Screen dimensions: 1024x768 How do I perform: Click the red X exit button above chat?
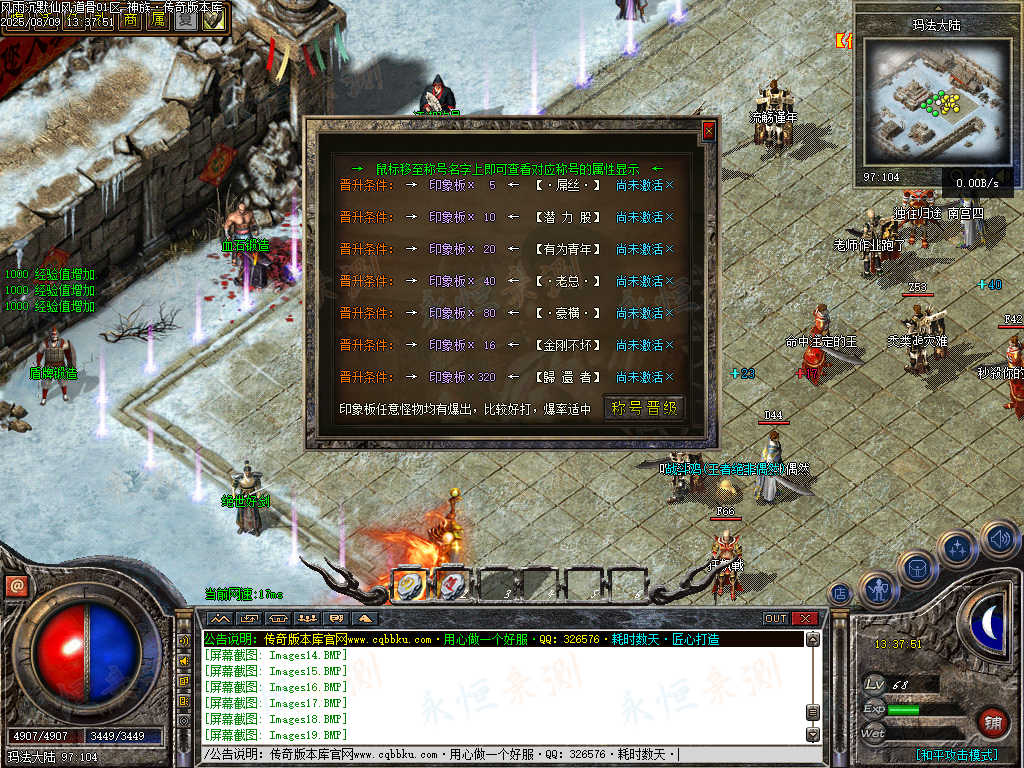[x=804, y=618]
